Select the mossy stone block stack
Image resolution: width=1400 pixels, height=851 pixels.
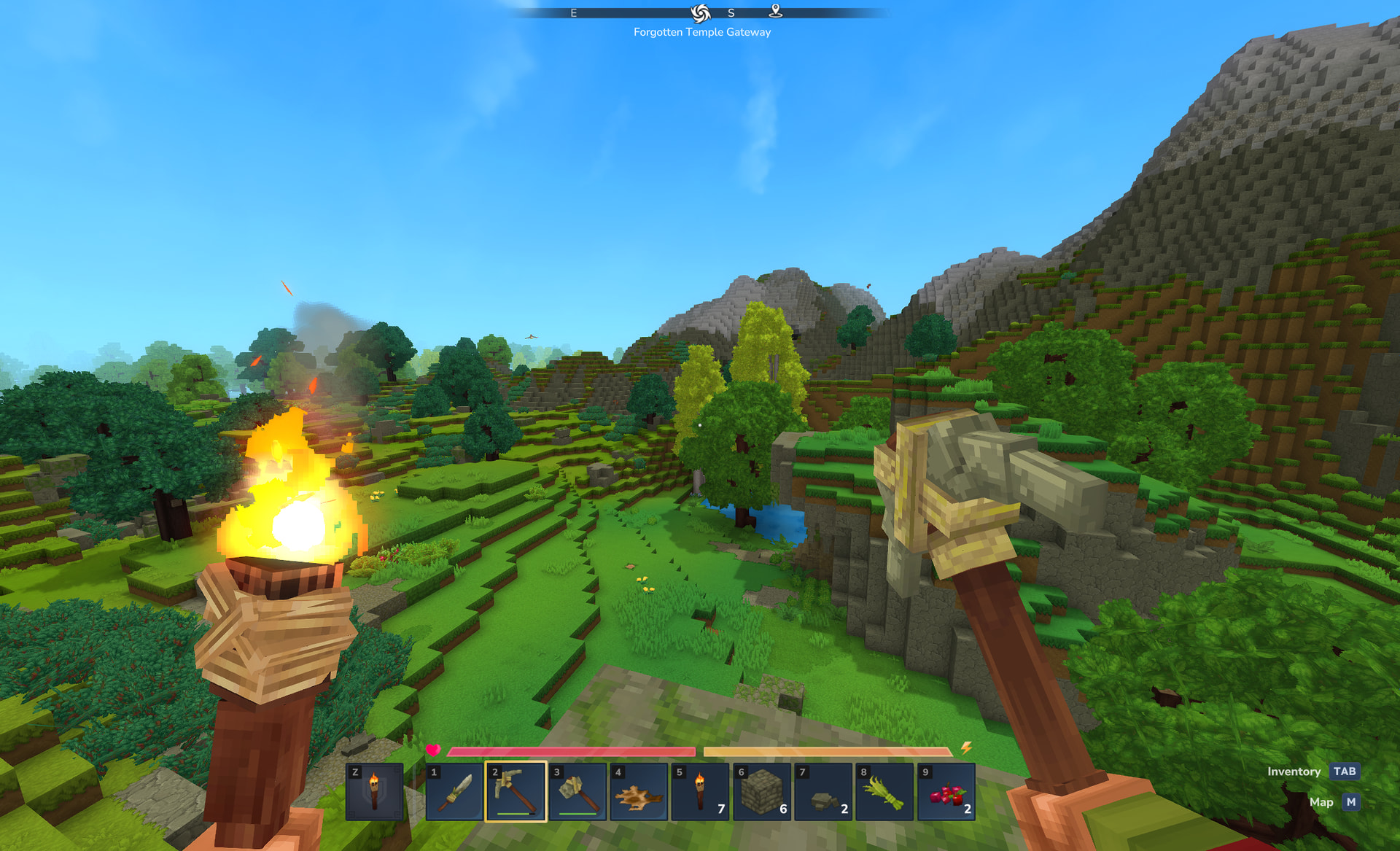point(762,792)
